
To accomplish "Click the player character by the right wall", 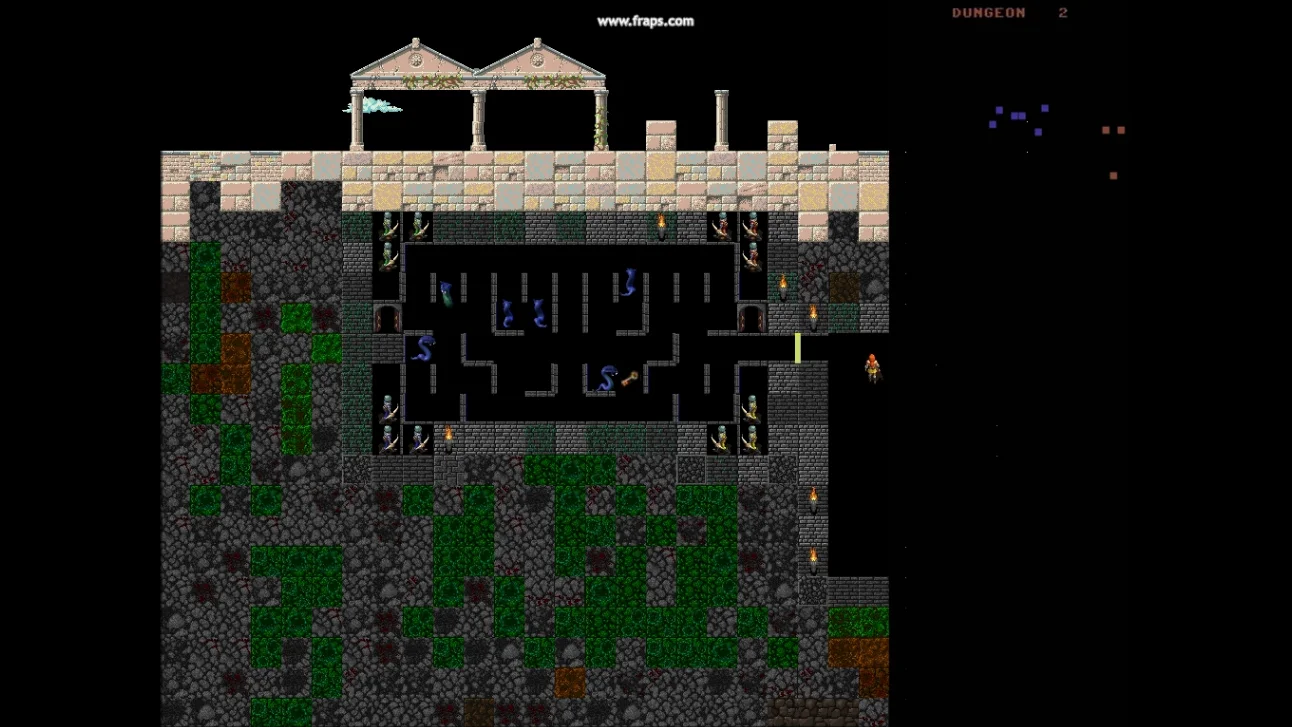I will click(871, 367).
